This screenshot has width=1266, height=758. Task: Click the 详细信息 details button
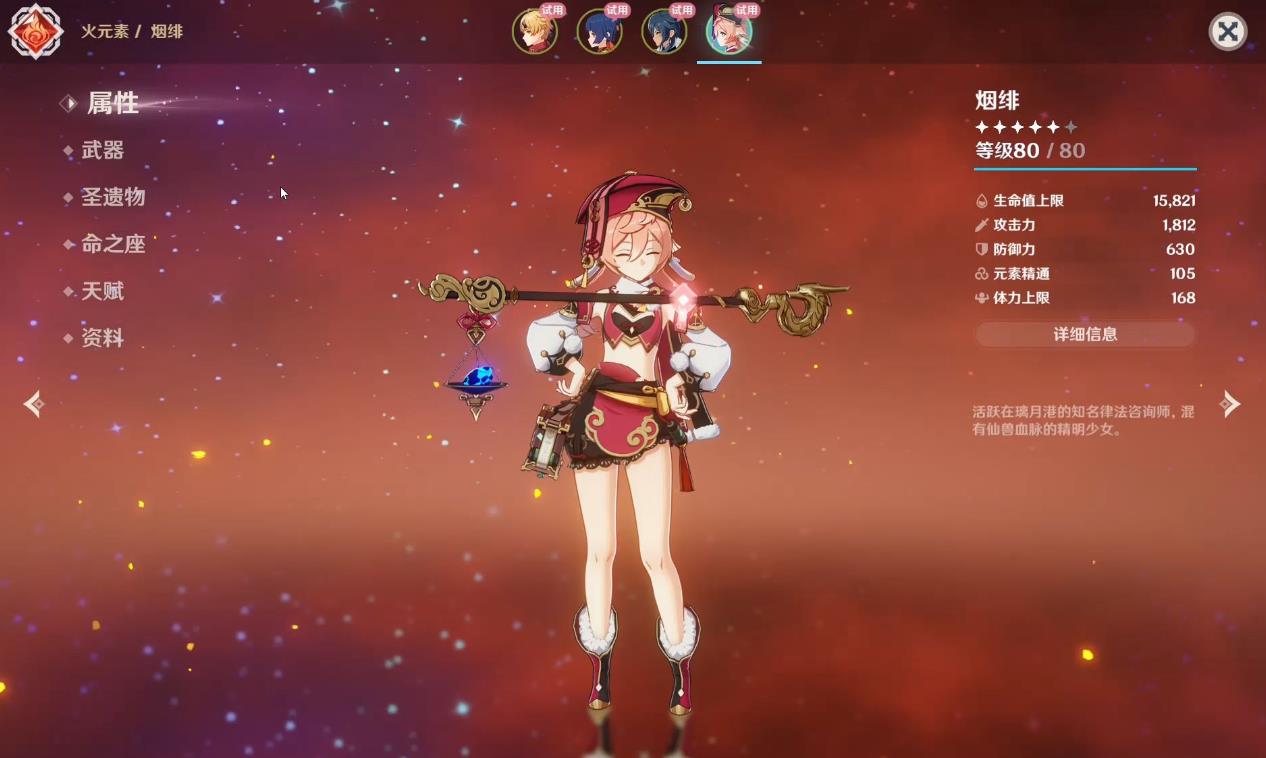(x=1085, y=335)
